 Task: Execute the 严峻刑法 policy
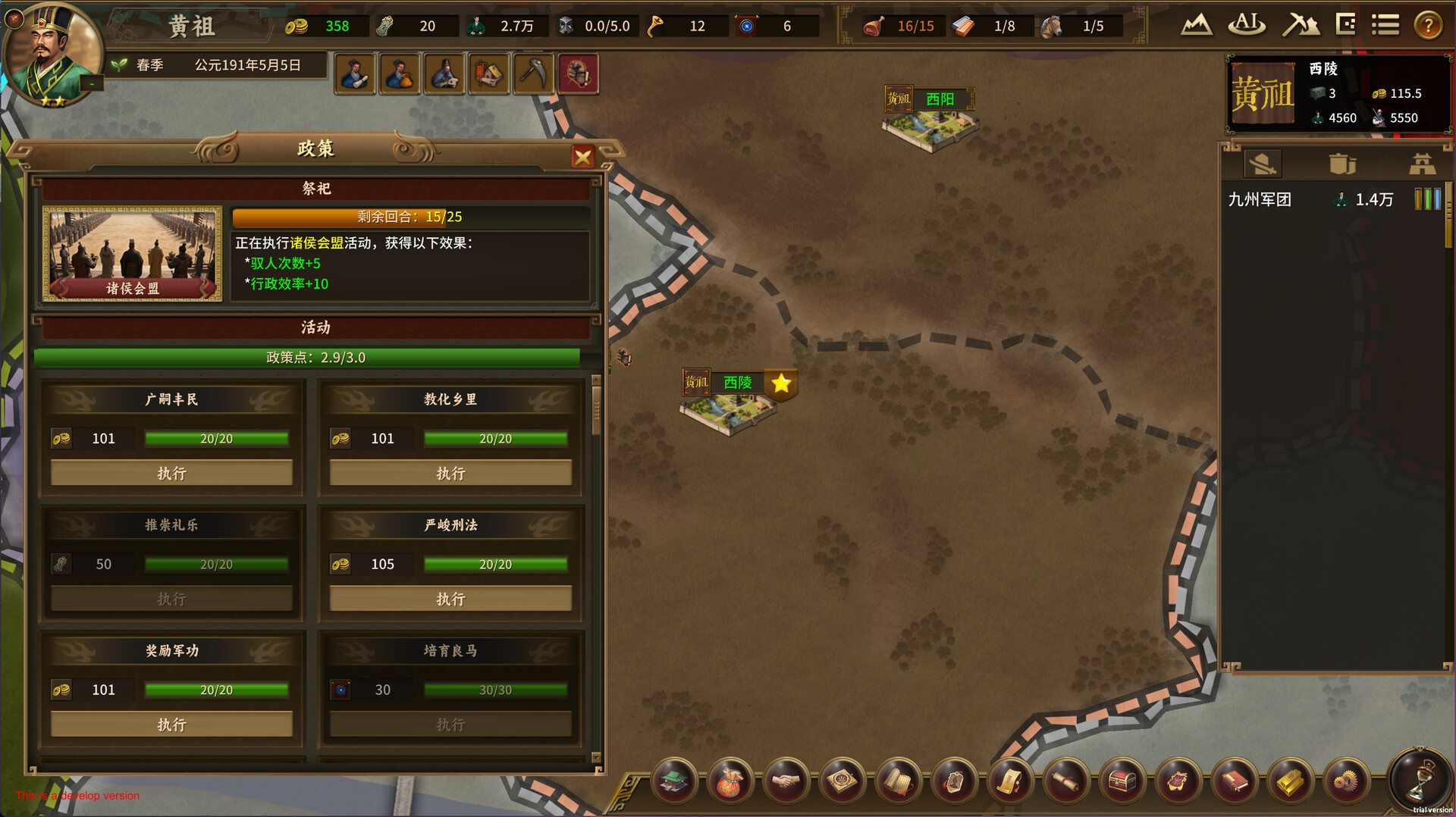[x=450, y=599]
